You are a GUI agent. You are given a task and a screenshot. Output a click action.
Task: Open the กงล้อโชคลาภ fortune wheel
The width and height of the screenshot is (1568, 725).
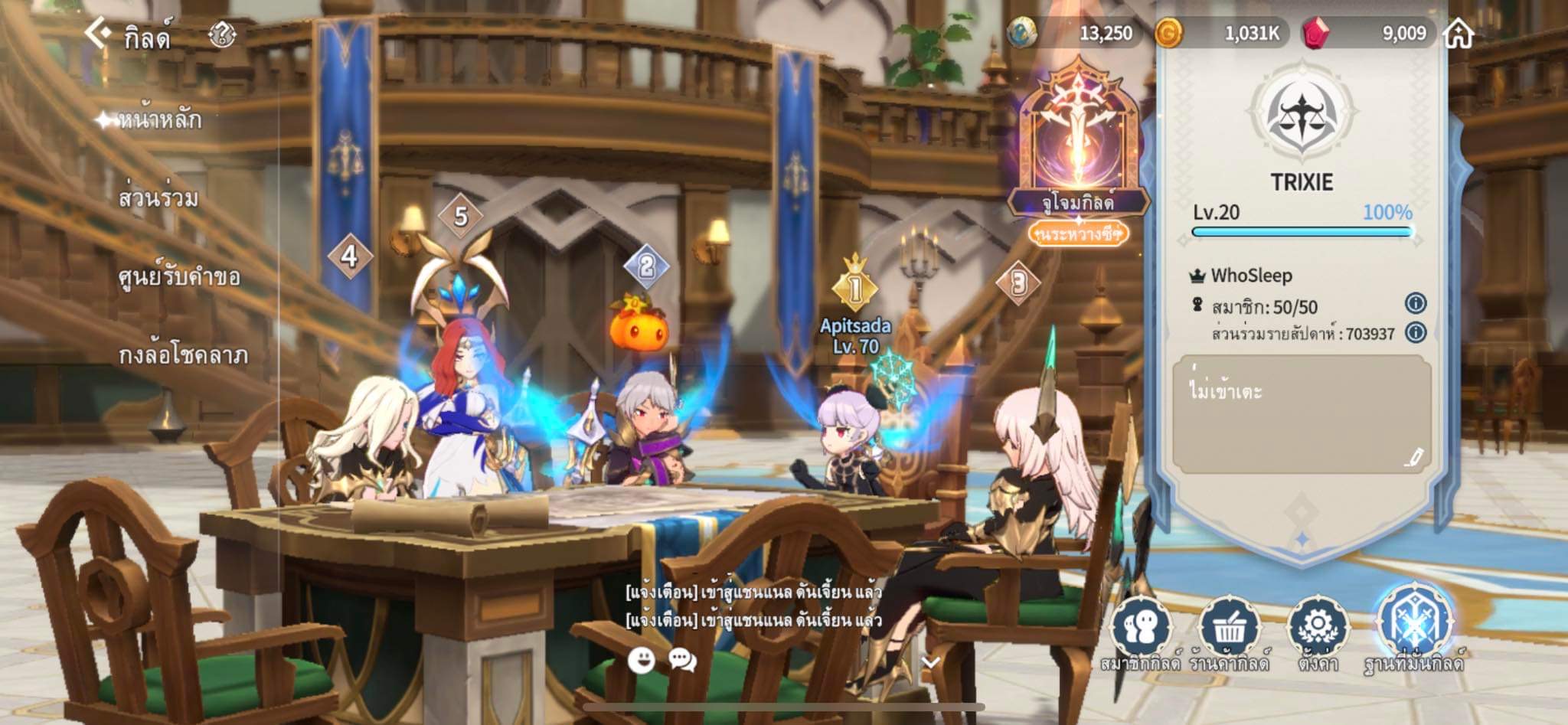[183, 355]
